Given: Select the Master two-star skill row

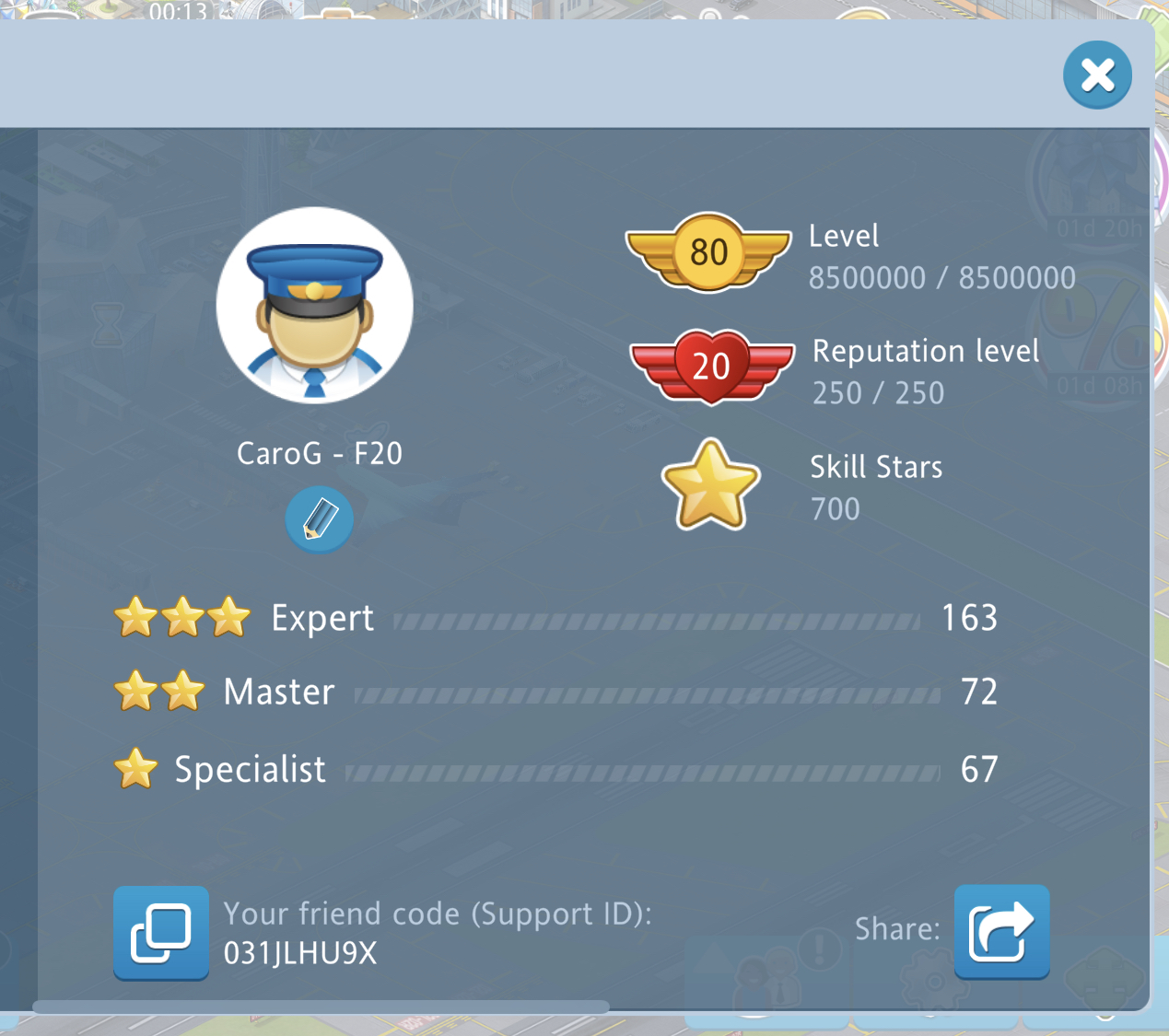Looking at the screenshot, I should coord(555,692).
